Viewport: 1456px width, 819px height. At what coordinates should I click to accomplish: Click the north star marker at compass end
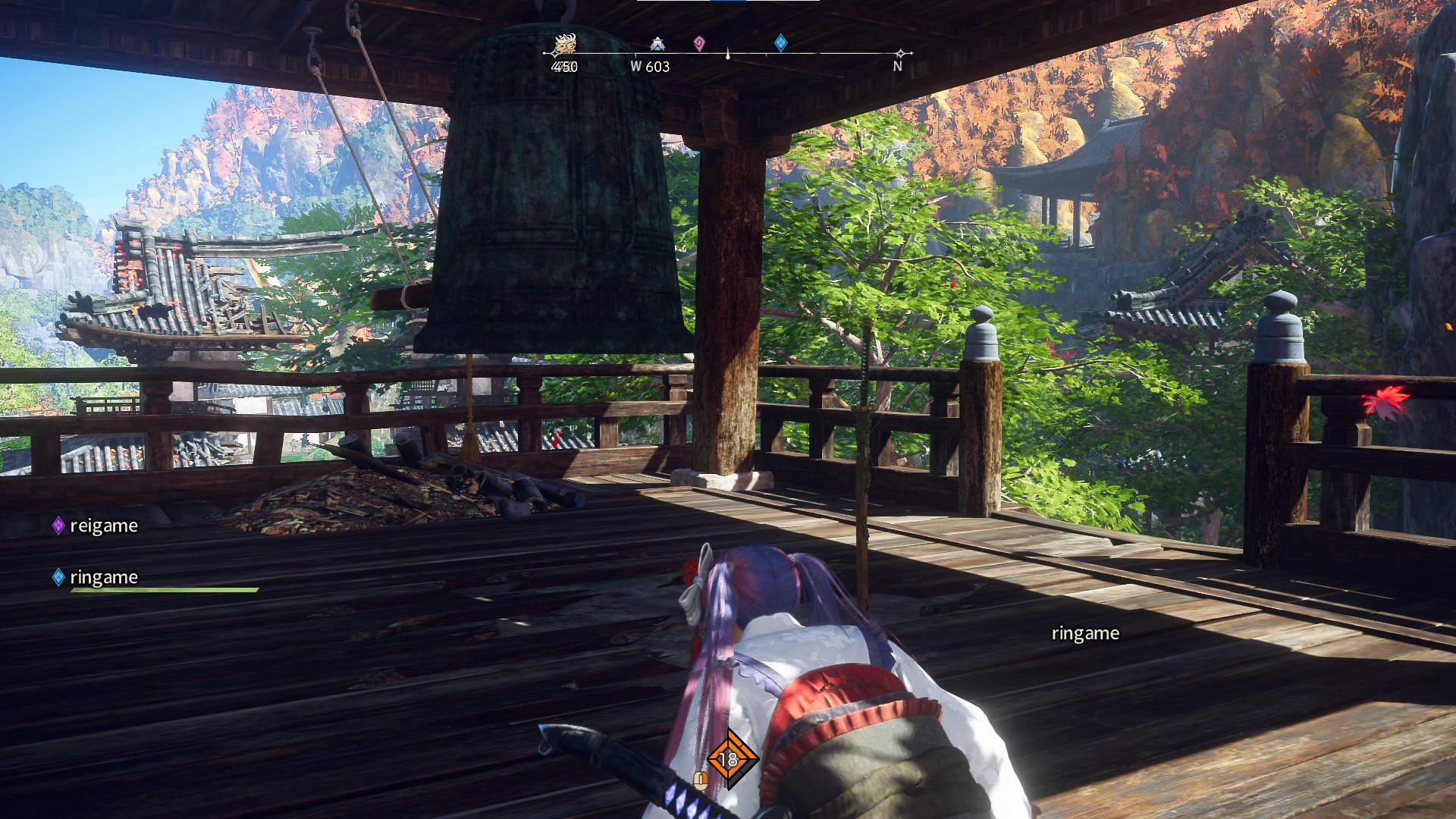click(900, 53)
